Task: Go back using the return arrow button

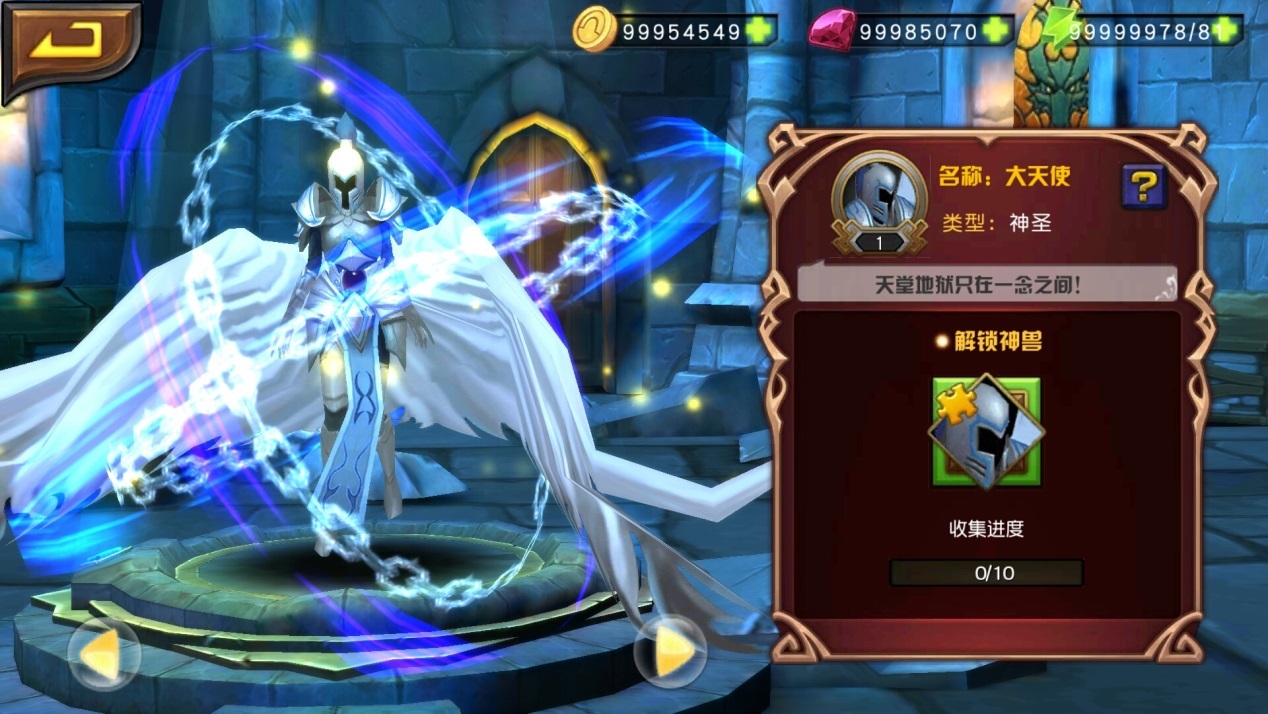Action: [70, 45]
